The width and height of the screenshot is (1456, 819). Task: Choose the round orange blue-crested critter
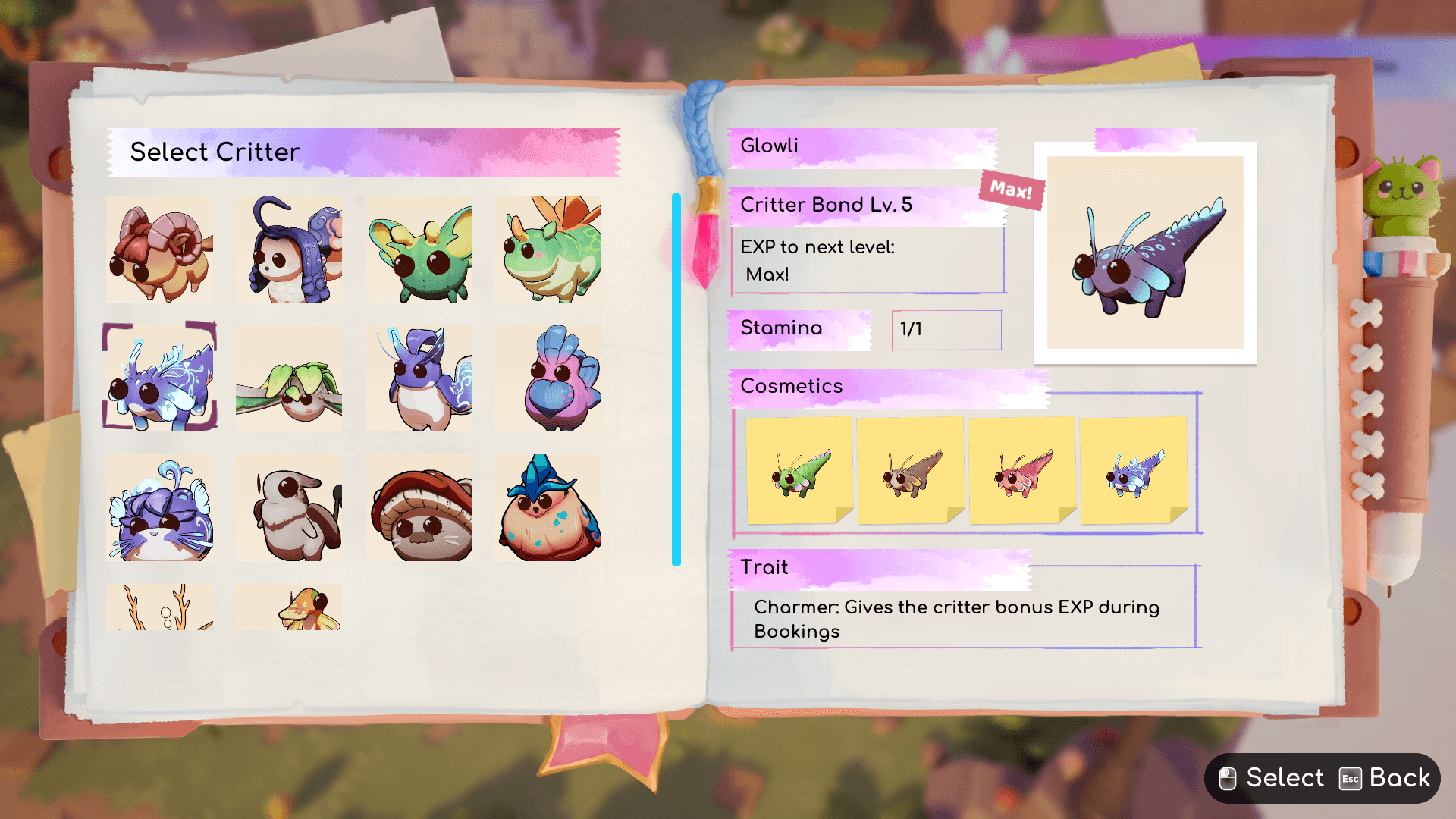point(548,508)
